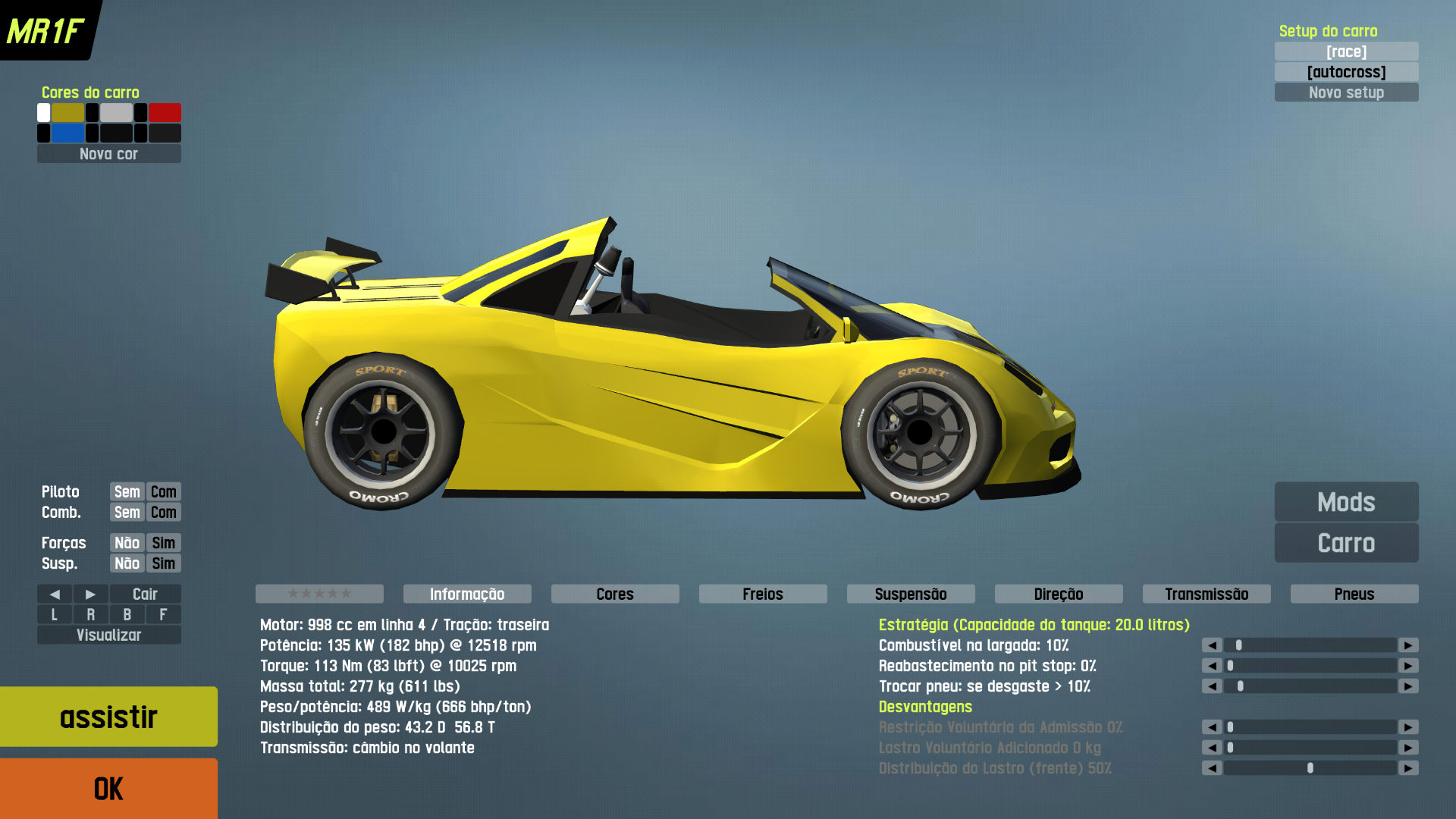The height and width of the screenshot is (819, 1456).
Task: Click the yellow assistir button
Action: coord(108,717)
